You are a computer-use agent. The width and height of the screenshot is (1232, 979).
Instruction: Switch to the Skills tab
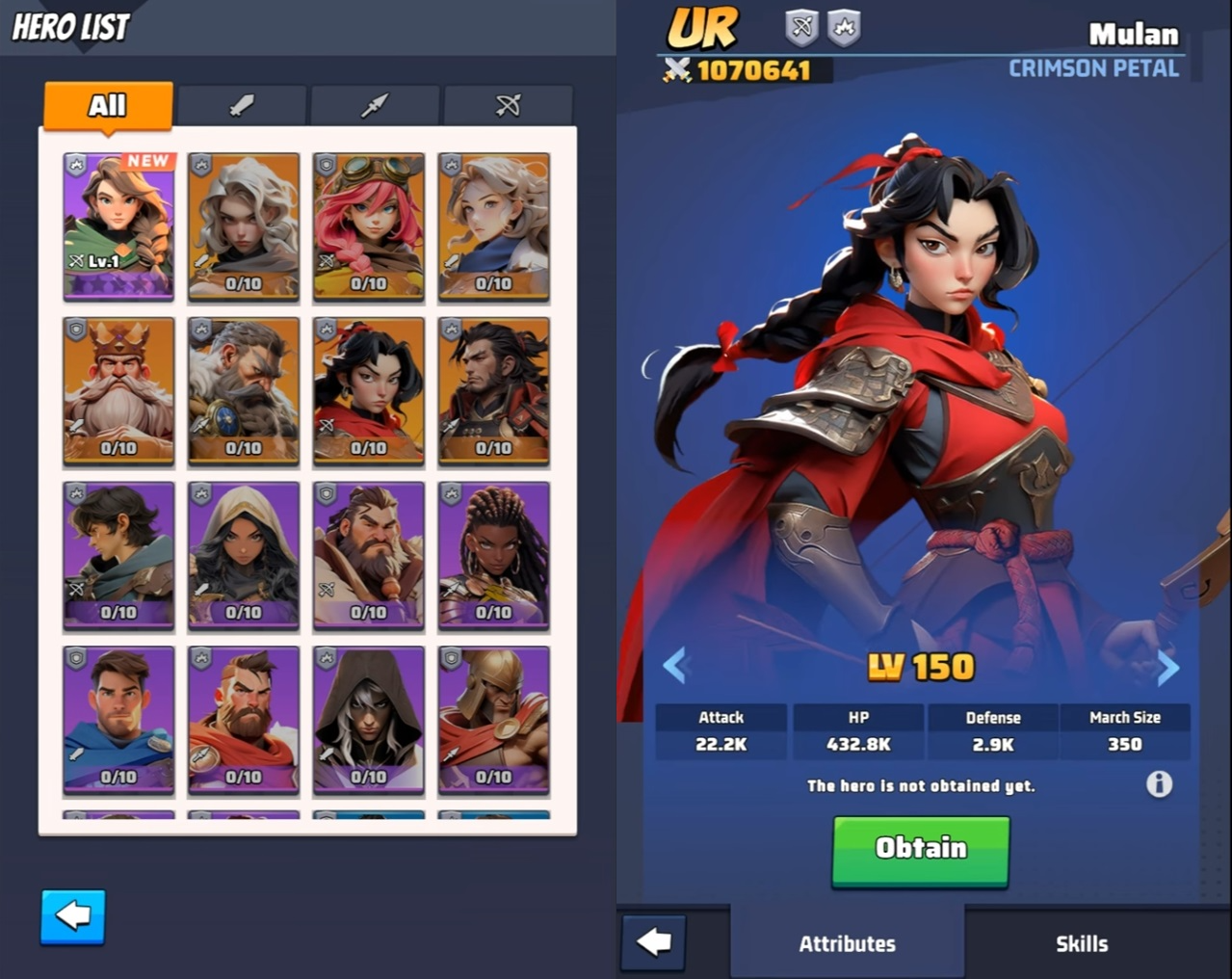tap(1082, 943)
